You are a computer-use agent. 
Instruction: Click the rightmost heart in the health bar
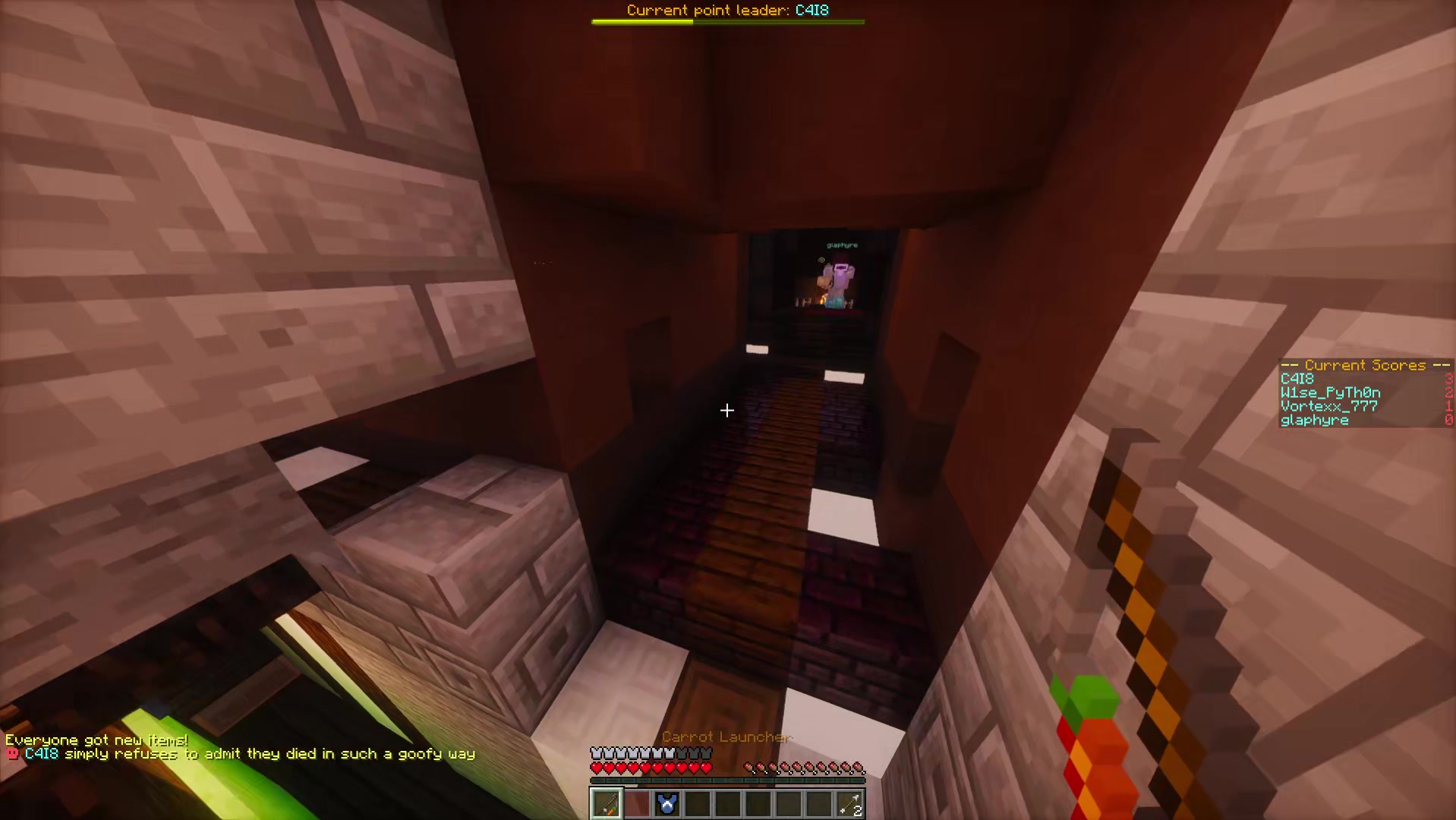706,768
